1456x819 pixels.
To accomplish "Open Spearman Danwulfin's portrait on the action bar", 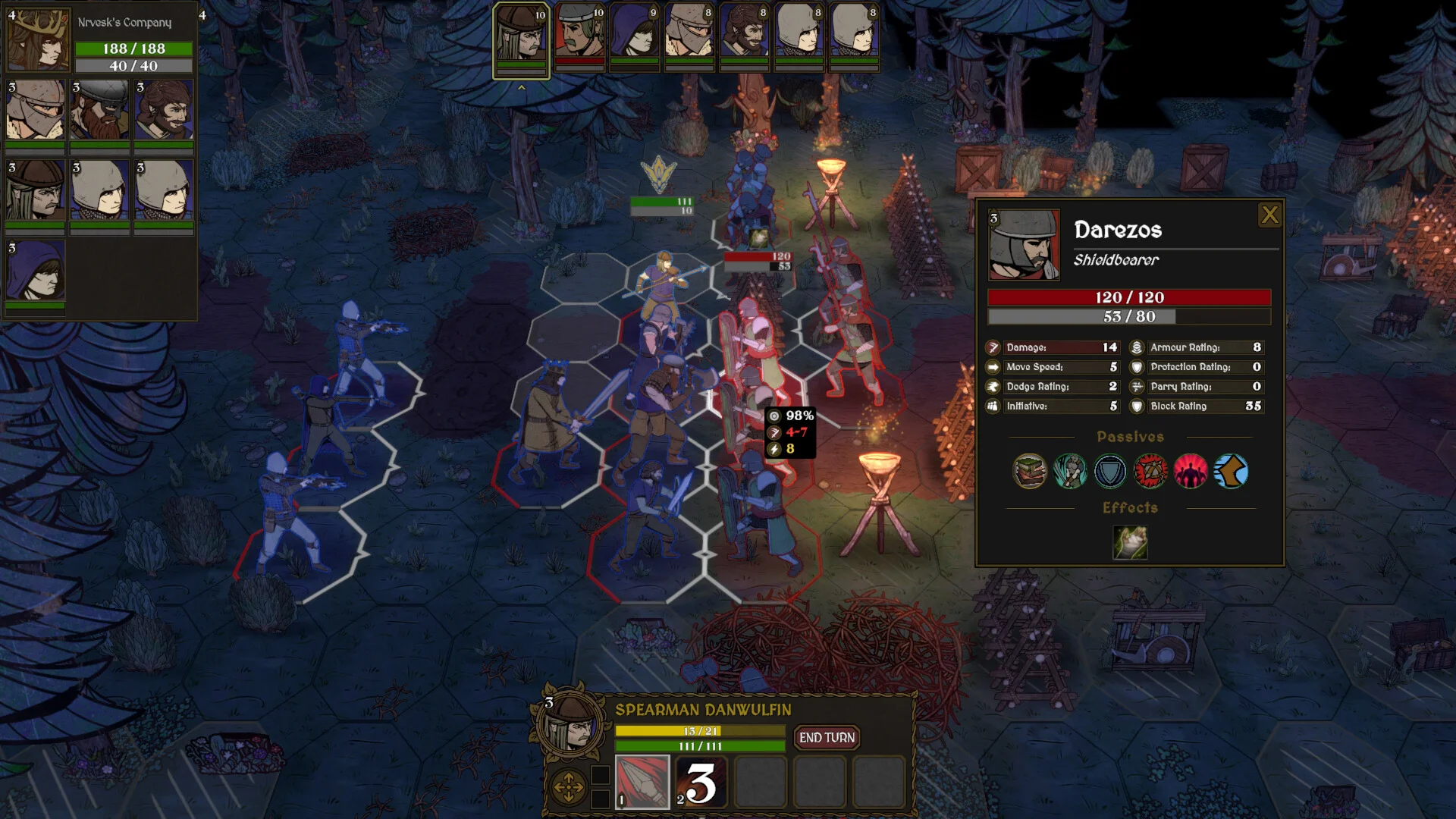I will [571, 725].
